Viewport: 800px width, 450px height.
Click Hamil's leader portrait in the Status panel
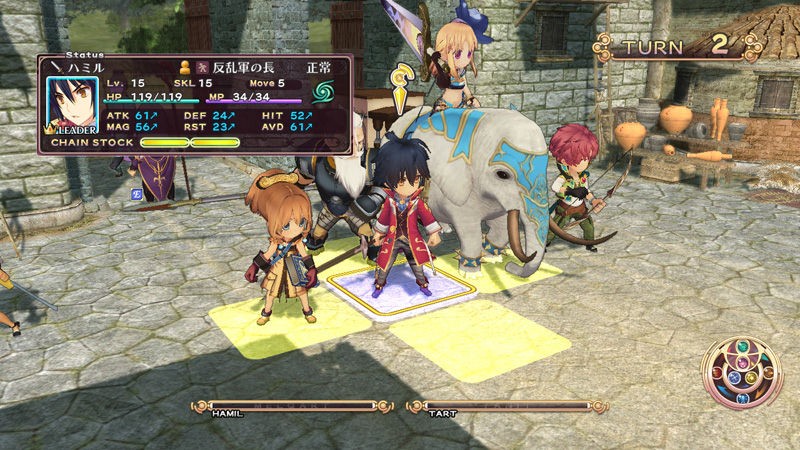click(x=71, y=105)
